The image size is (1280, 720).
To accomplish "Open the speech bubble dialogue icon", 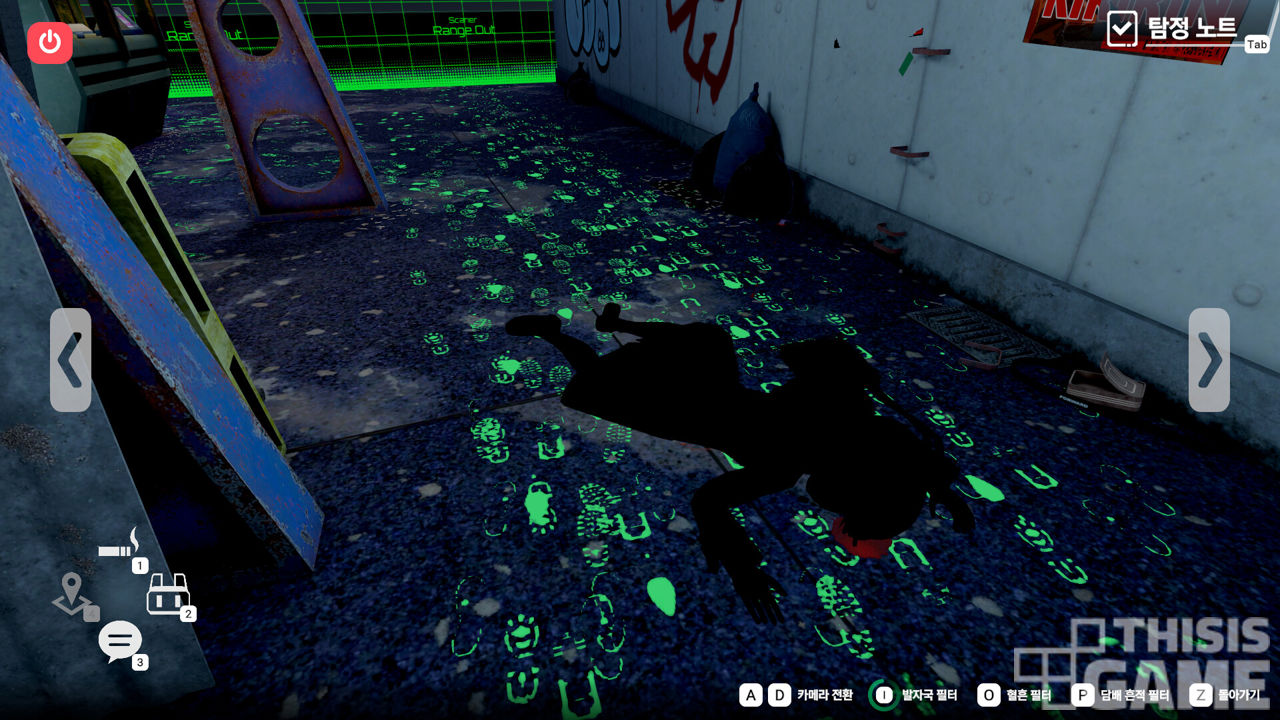I will (x=120, y=641).
